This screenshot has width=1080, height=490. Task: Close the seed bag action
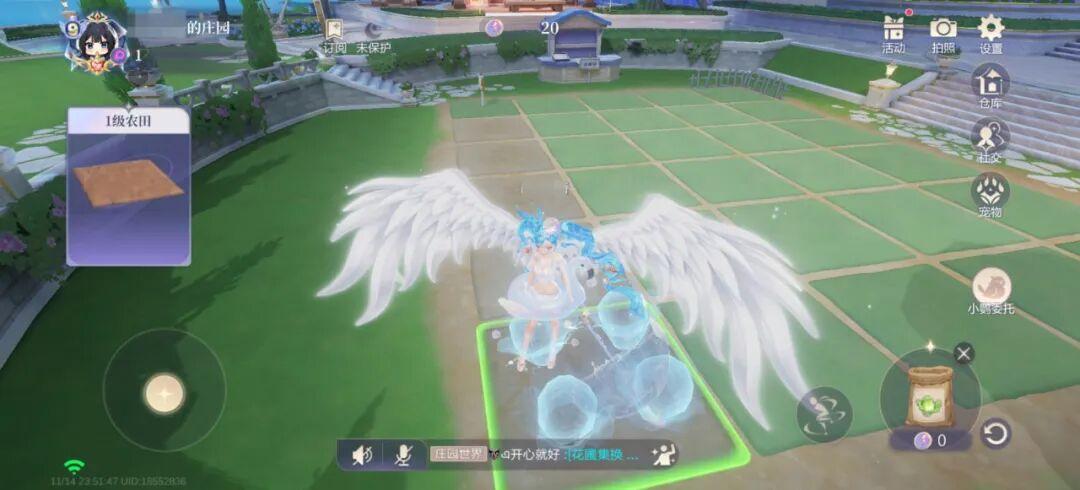click(963, 353)
